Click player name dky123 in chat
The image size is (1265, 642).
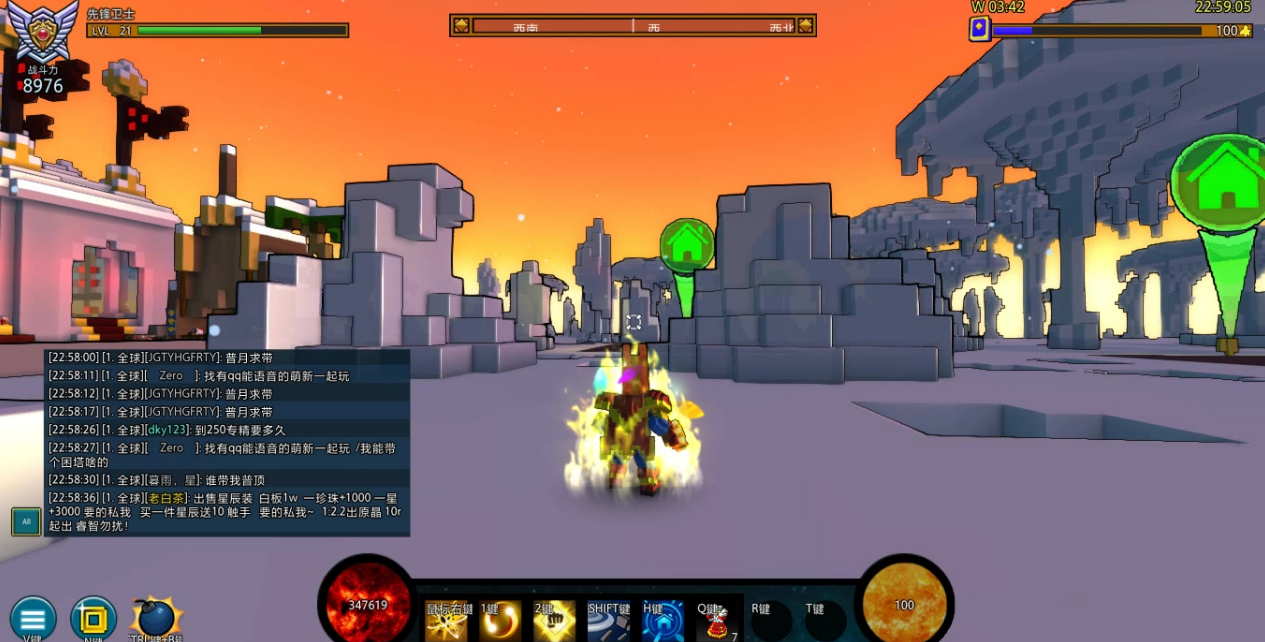tap(168, 430)
